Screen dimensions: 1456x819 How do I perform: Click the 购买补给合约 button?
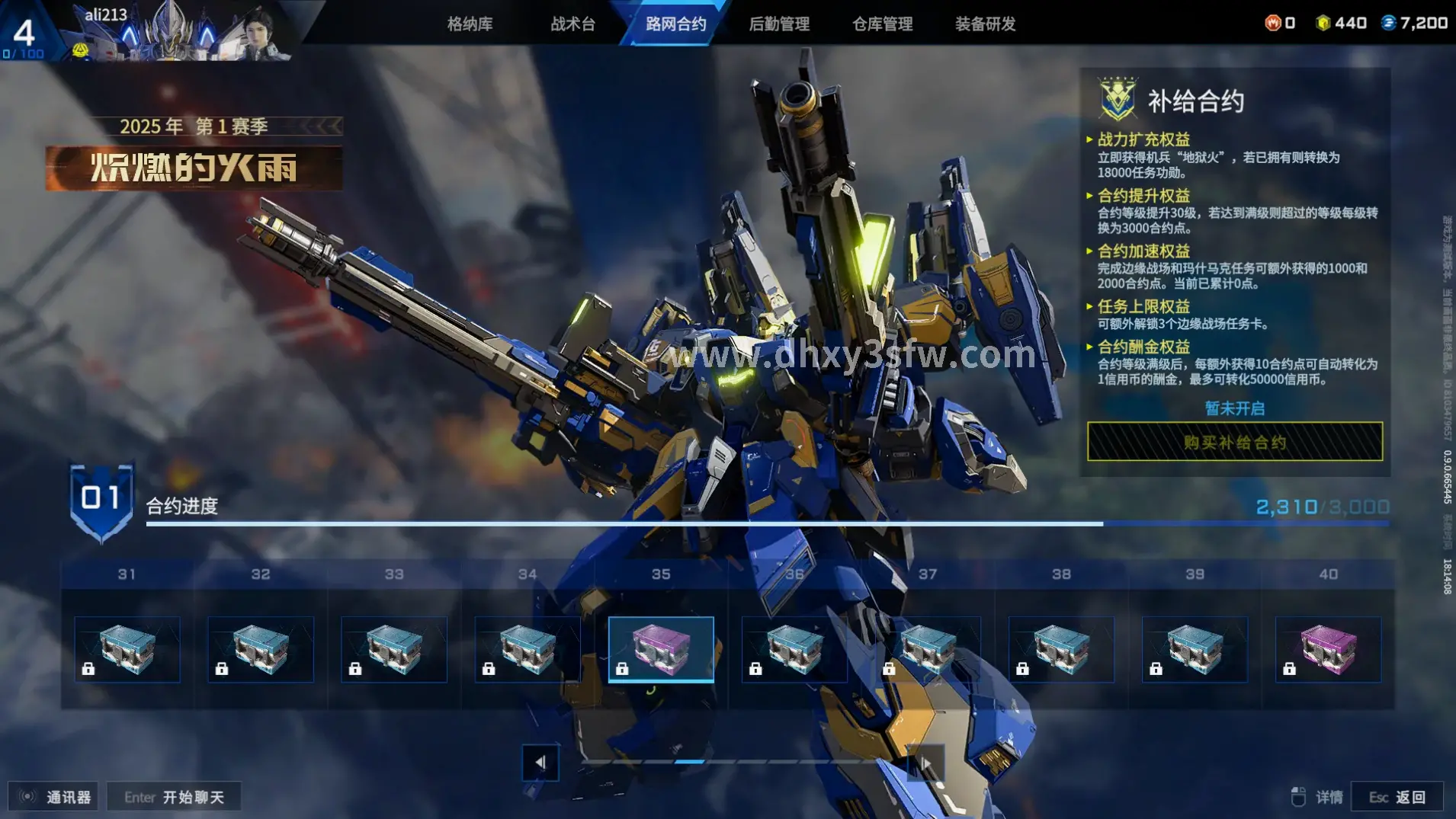[x=1234, y=442]
